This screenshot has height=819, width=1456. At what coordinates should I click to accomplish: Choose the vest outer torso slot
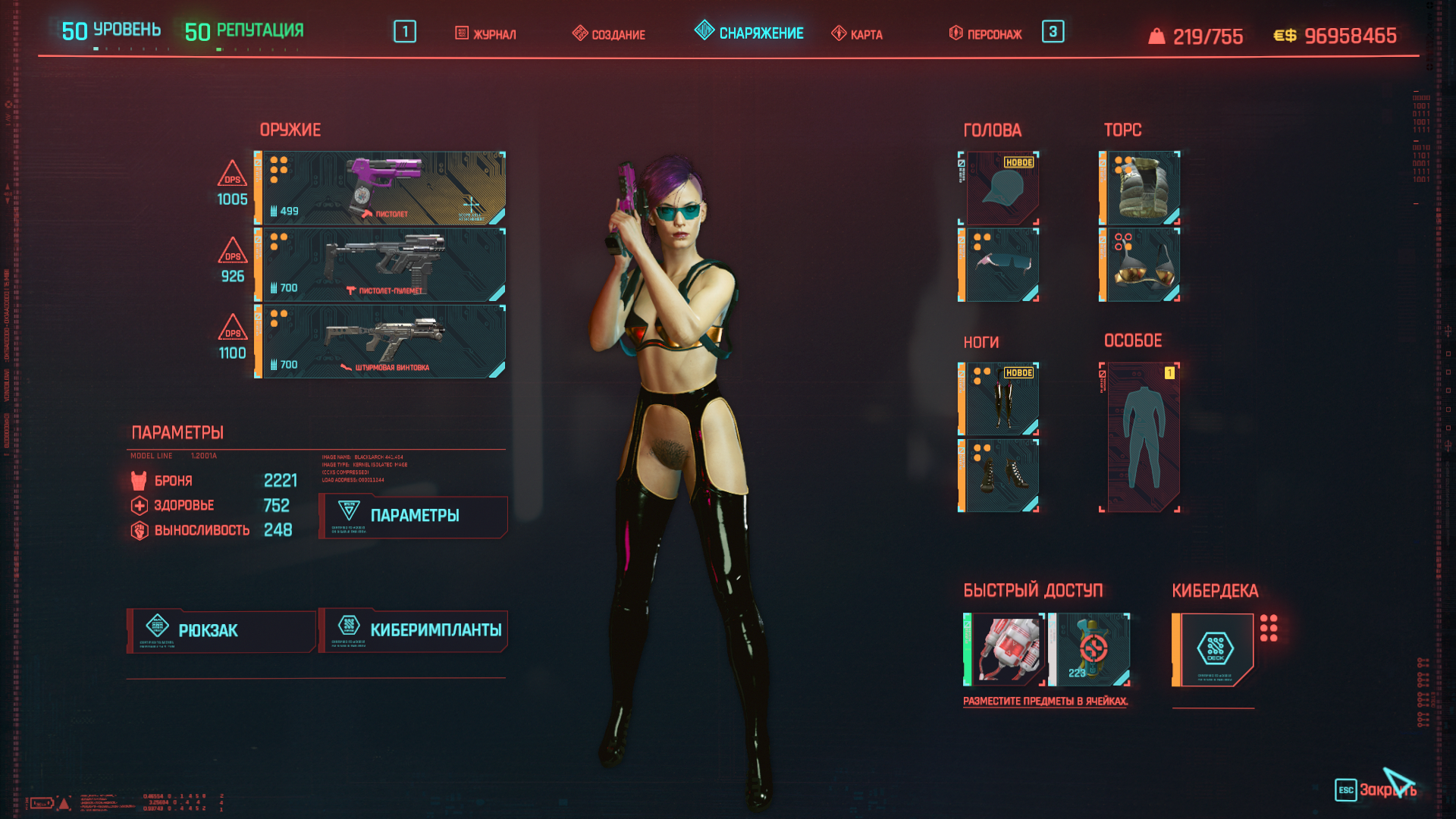coord(1141,187)
